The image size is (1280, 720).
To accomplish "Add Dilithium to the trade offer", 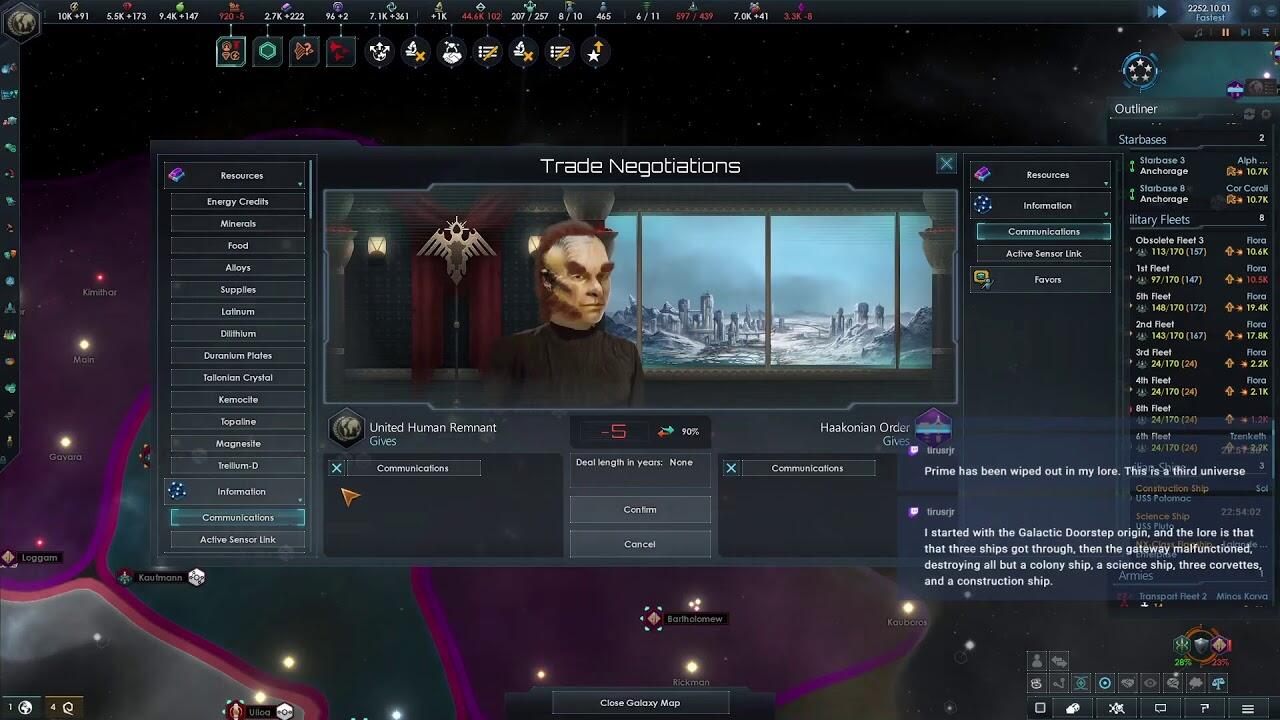I will [x=238, y=333].
